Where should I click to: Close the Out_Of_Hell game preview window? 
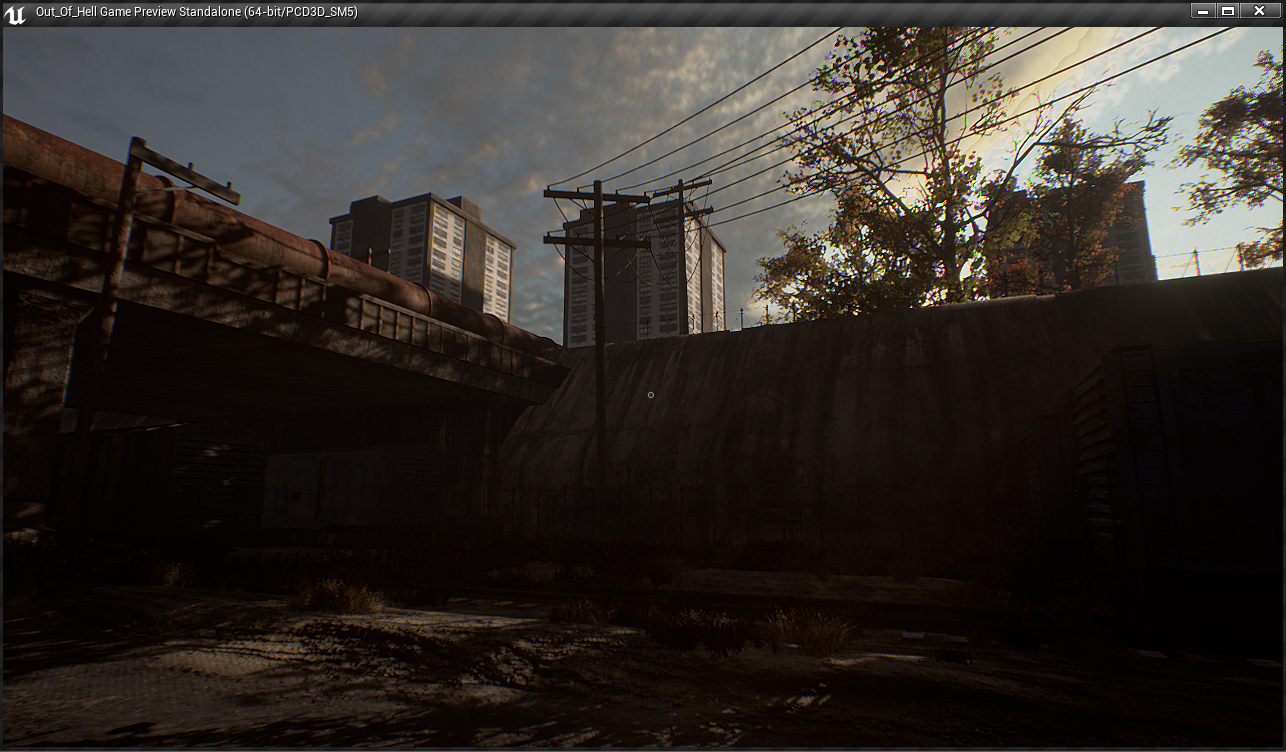click(x=1259, y=11)
